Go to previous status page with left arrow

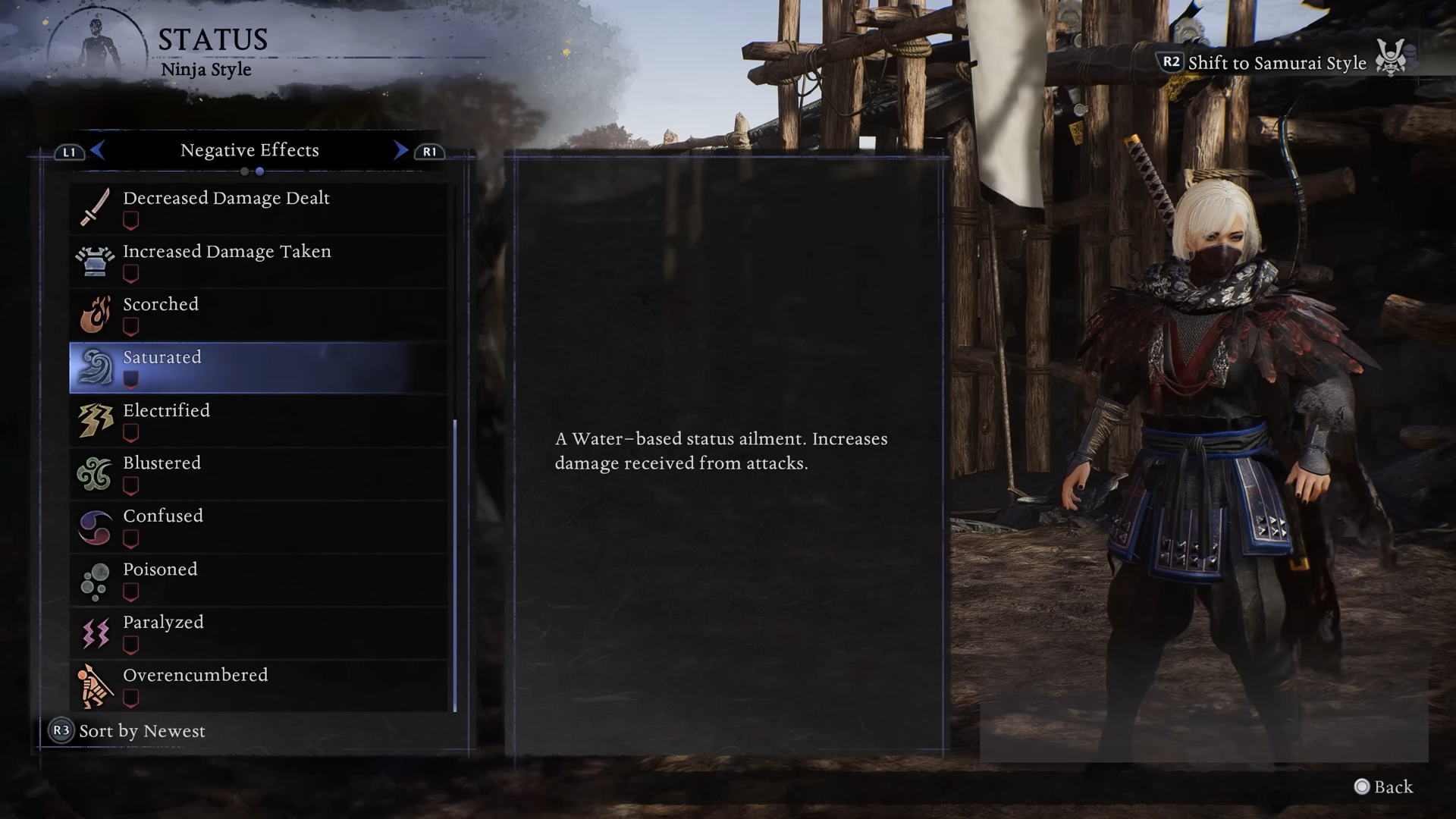(97, 150)
